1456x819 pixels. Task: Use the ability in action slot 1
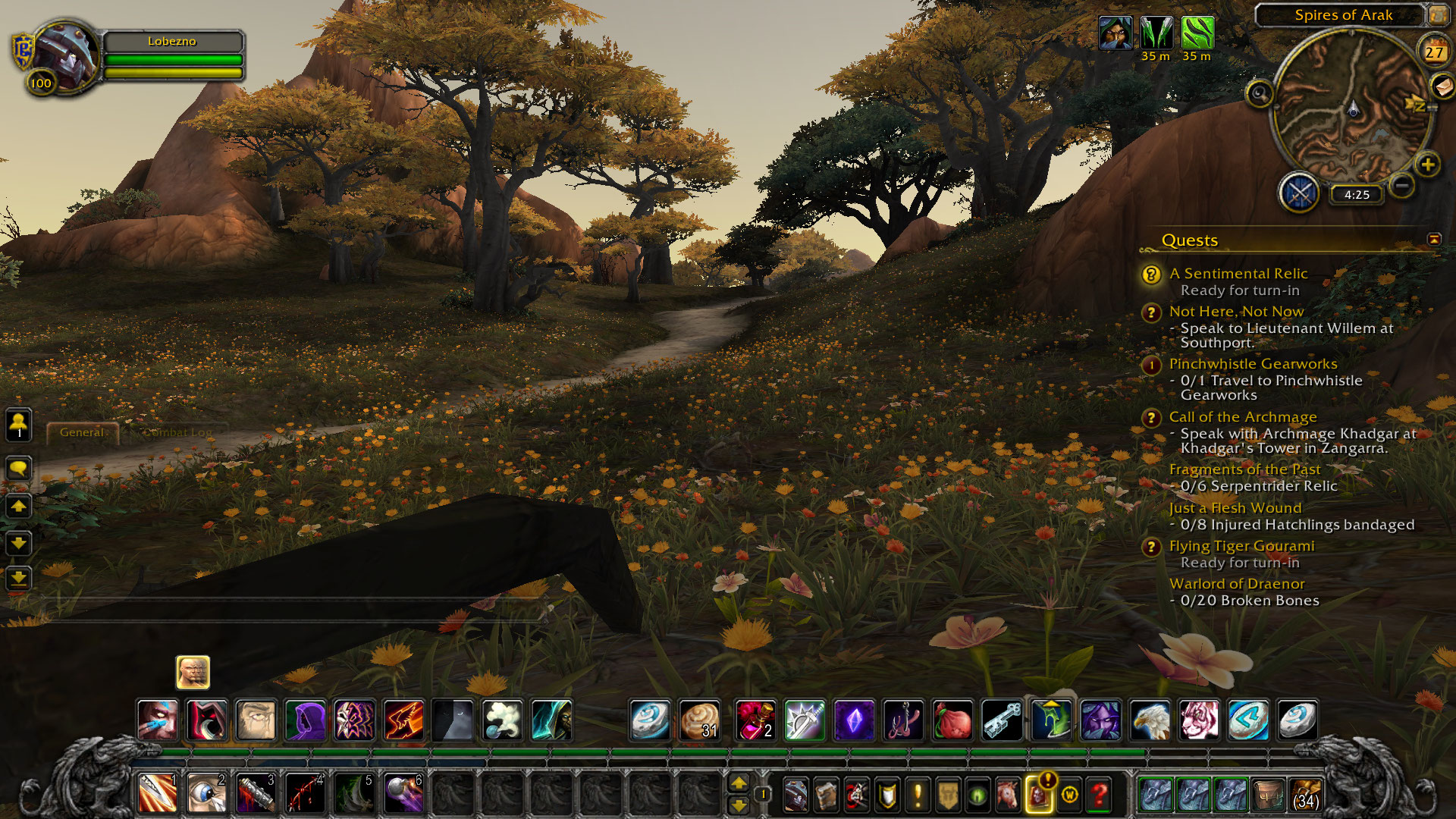pos(158,794)
